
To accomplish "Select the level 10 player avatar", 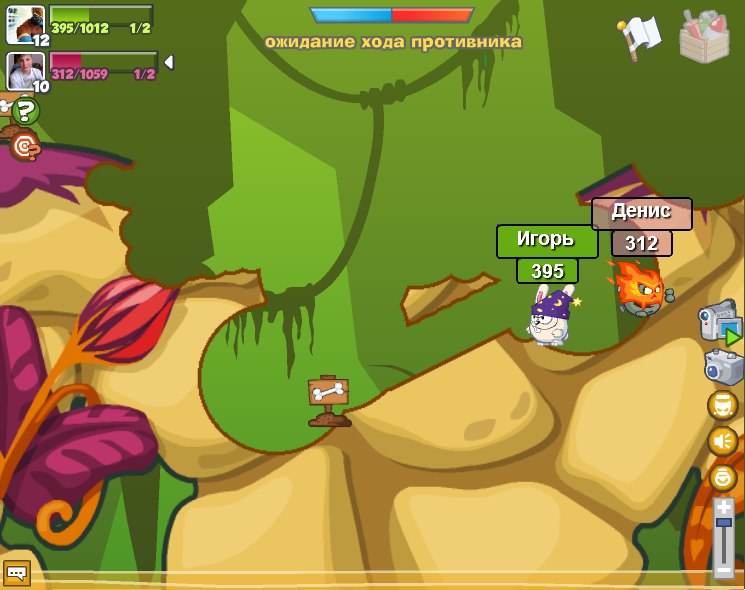I will click(25, 70).
